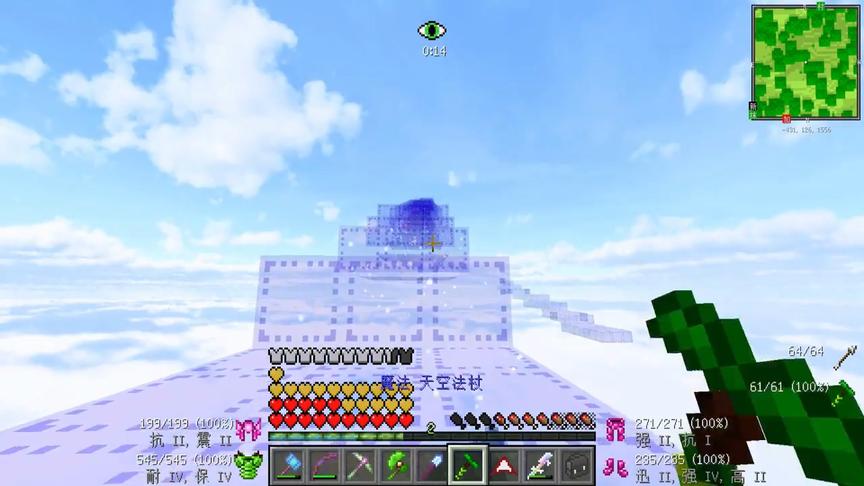Select the purple bow hotbar slot

pyautogui.click(x=324, y=466)
